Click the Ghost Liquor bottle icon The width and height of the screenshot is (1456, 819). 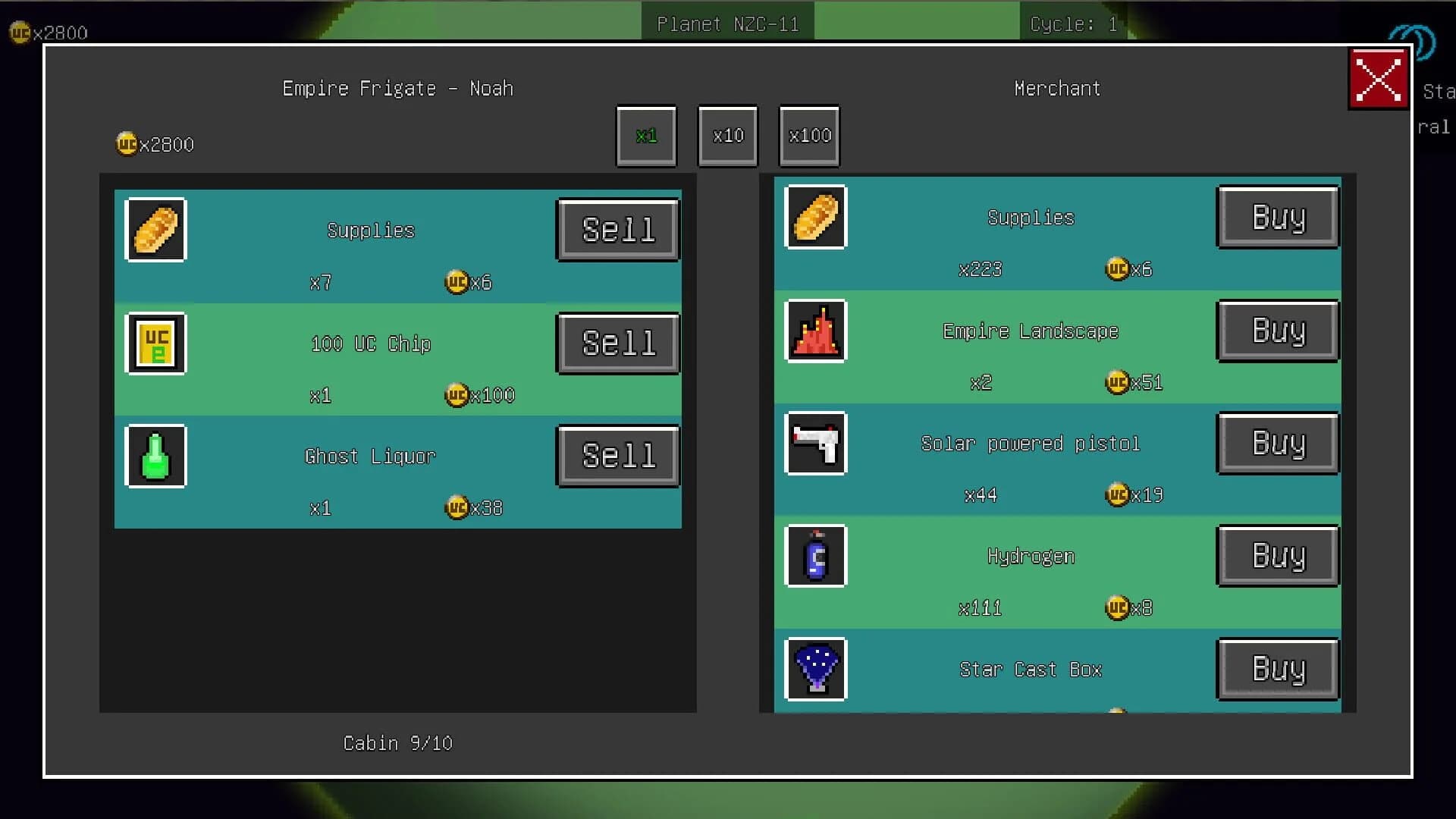pos(155,455)
